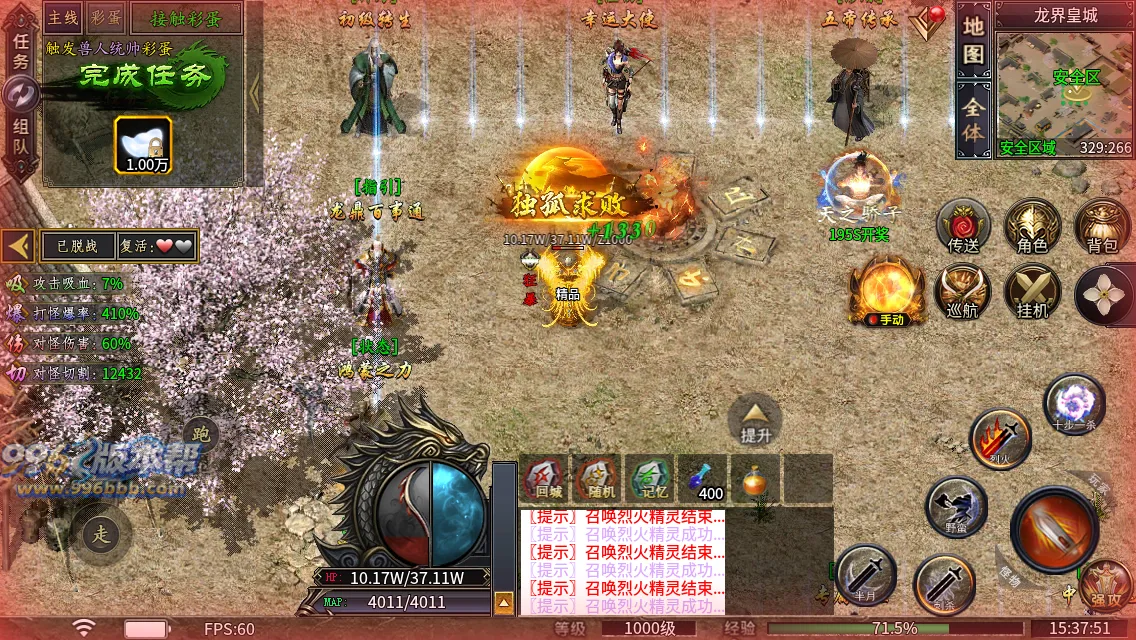Use the blue potion with 400 count

coord(703,478)
